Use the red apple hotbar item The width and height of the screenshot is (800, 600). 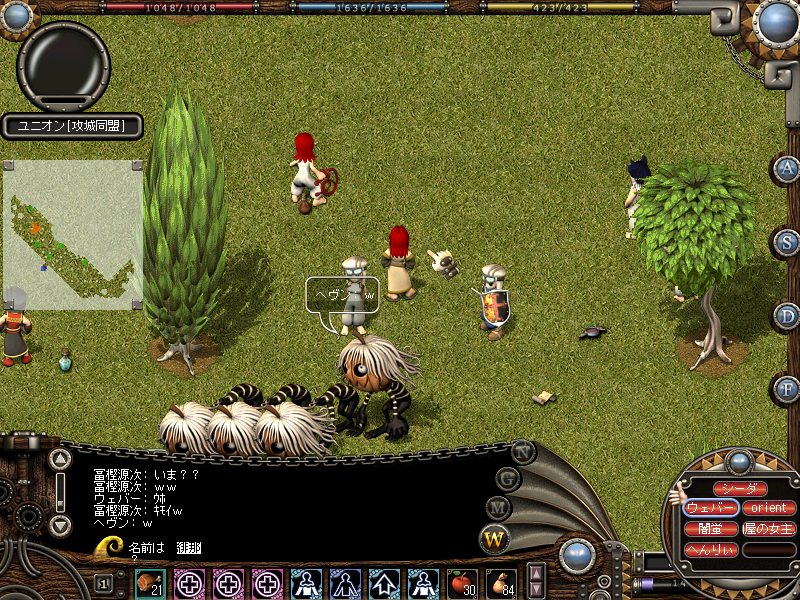click(x=461, y=583)
